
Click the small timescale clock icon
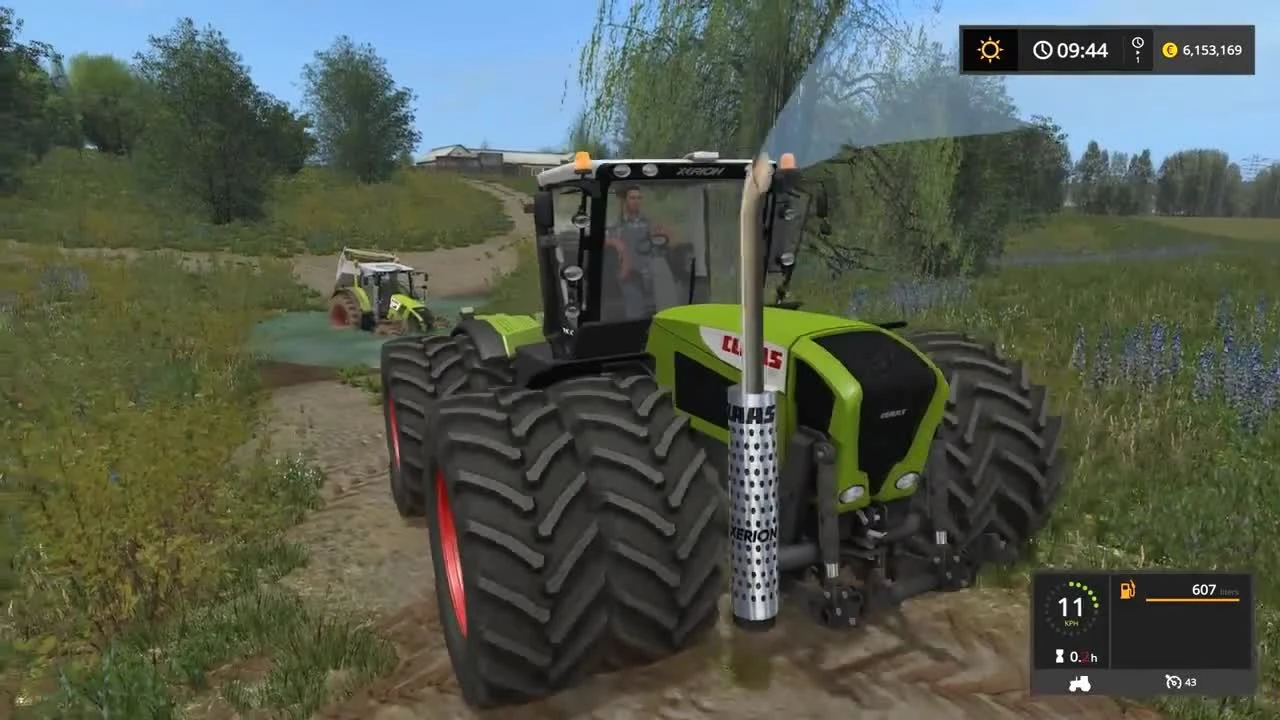pos(1138,42)
